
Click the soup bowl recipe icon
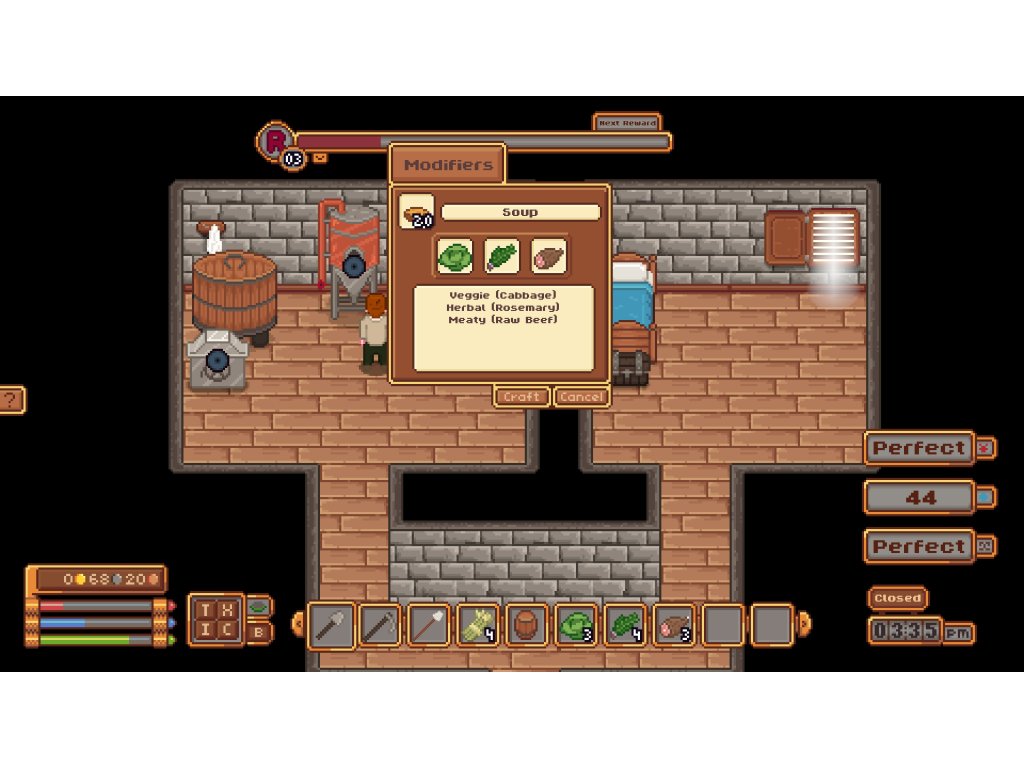click(416, 212)
